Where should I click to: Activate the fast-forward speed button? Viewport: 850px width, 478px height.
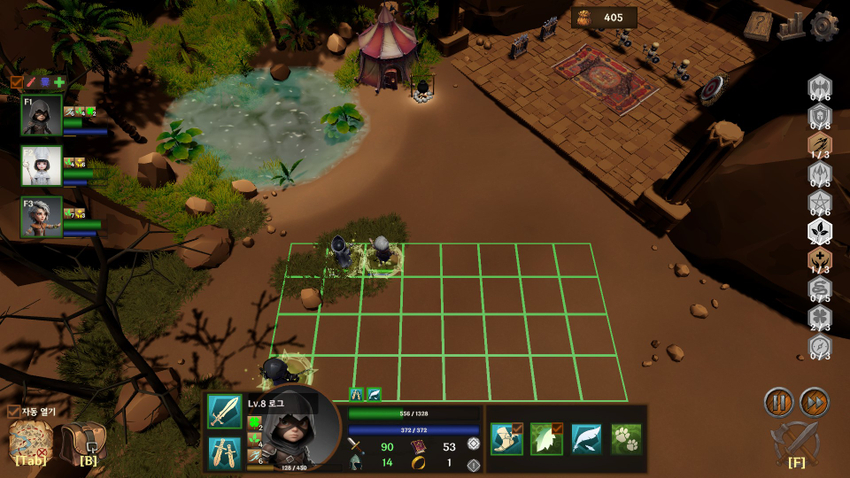pyautogui.click(x=814, y=402)
